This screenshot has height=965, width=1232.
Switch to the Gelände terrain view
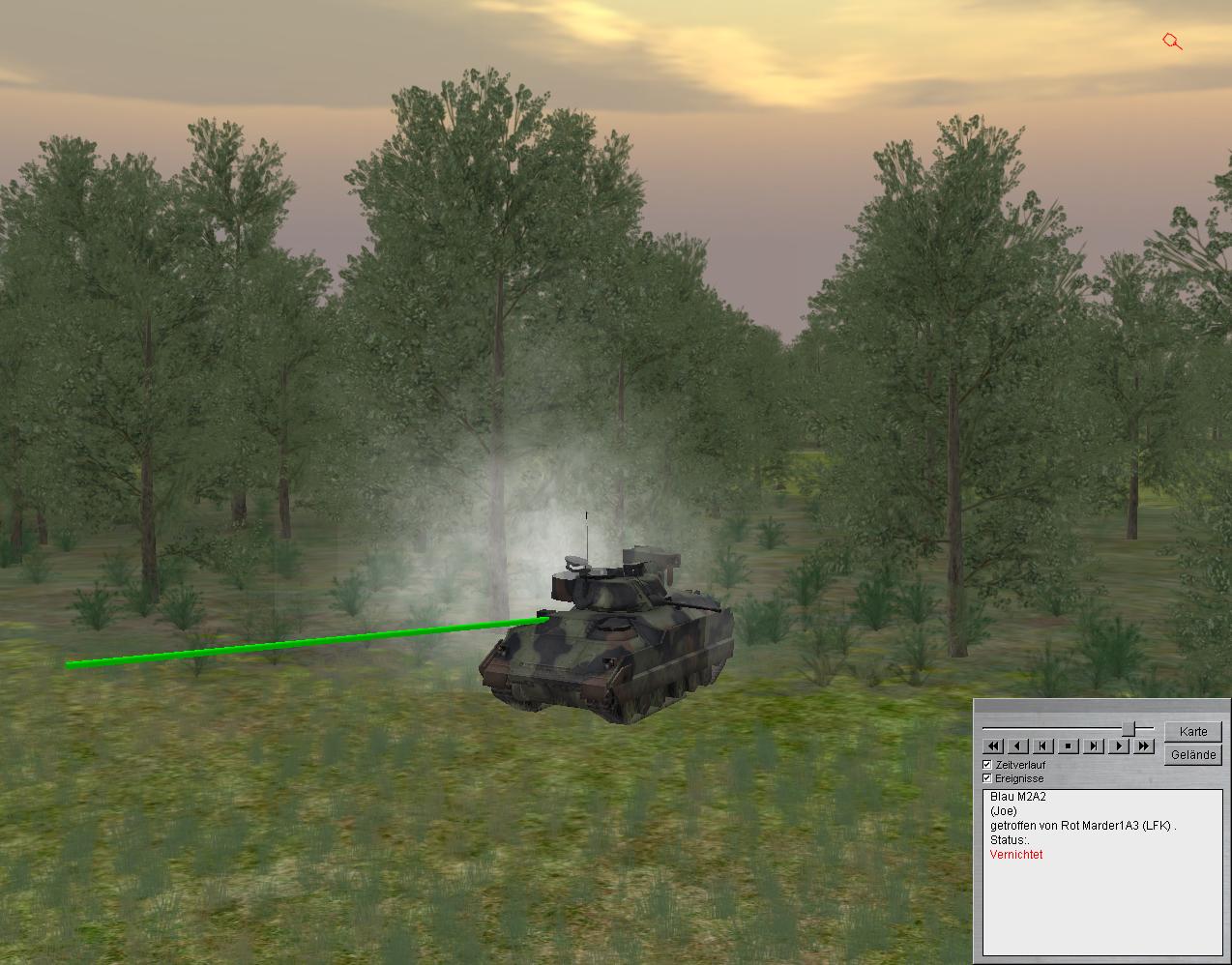[x=1192, y=754]
